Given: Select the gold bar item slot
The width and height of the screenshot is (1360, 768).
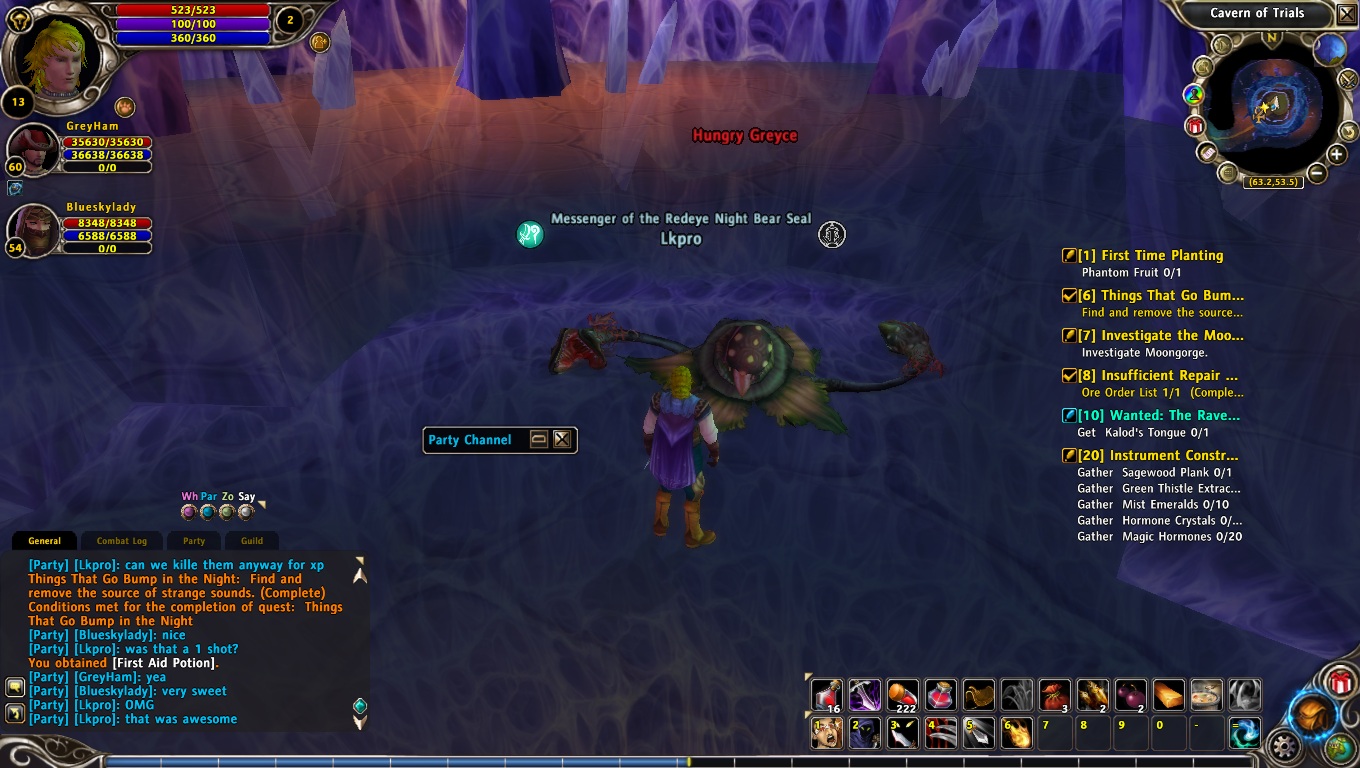Looking at the screenshot, I should [x=1169, y=694].
